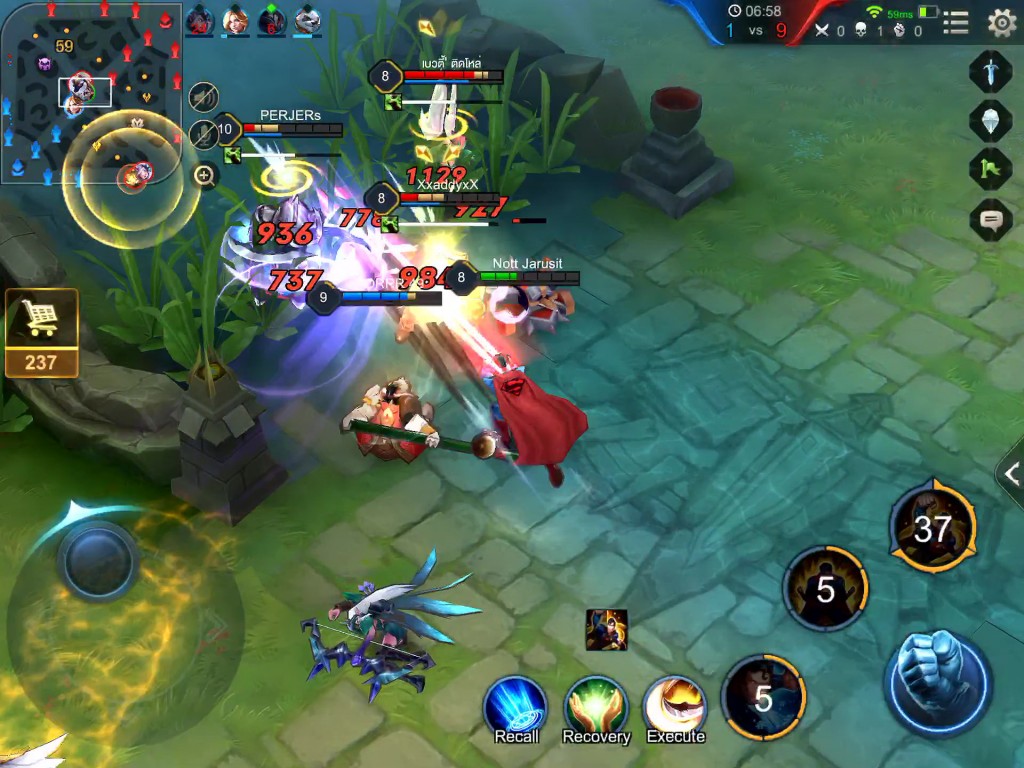Show the scoreboard list

click(x=956, y=22)
